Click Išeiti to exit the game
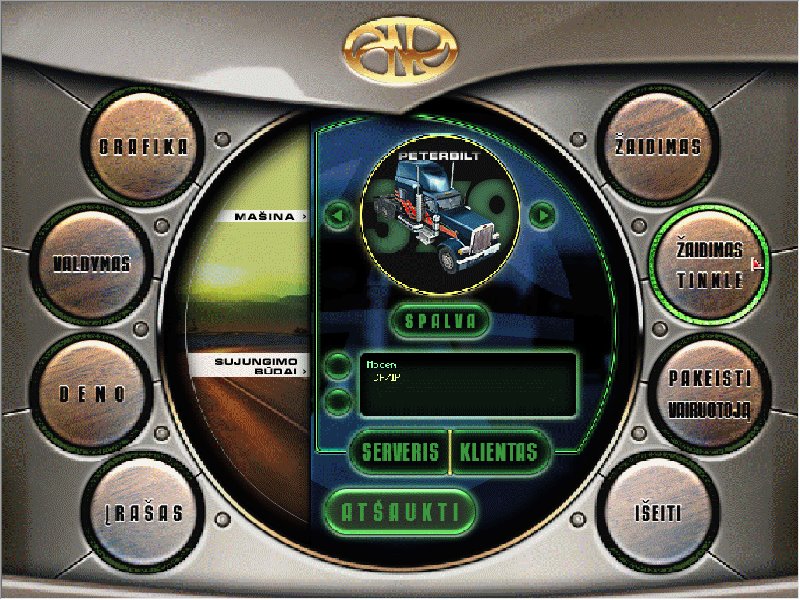This screenshot has width=800, height=600. (x=657, y=513)
